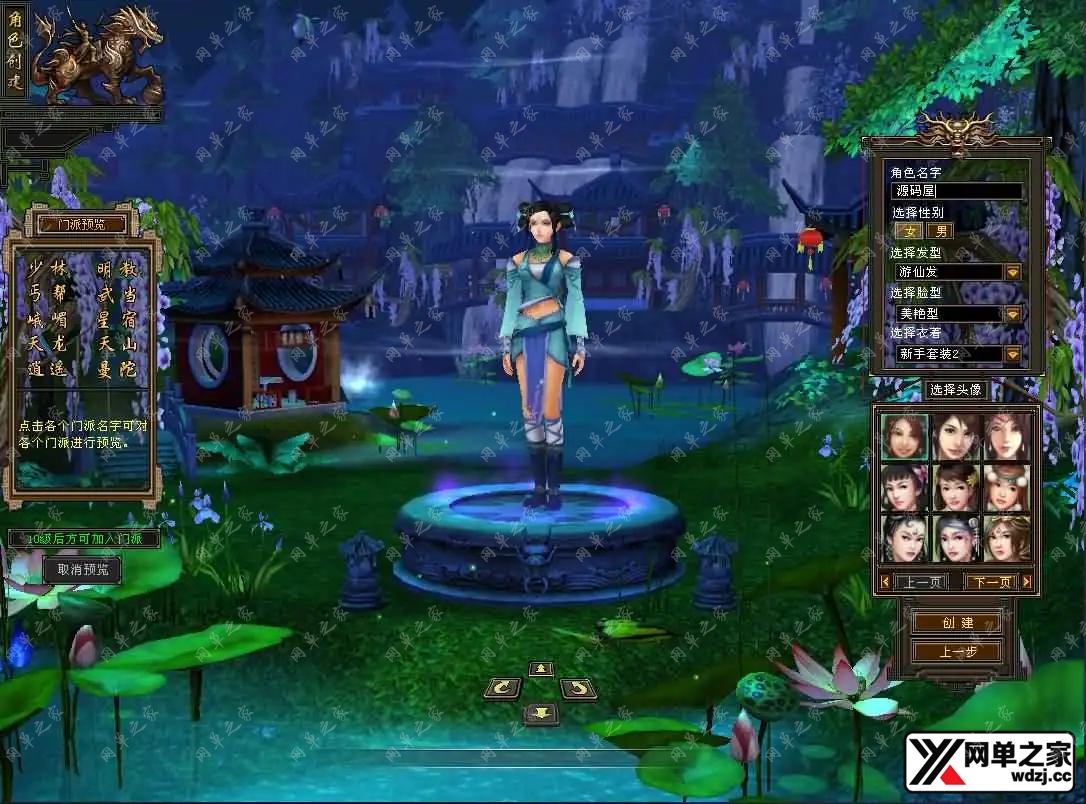Go to the 上一页 previous portrait page
Viewport: 1086px width, 804px height.
point(920,582)
